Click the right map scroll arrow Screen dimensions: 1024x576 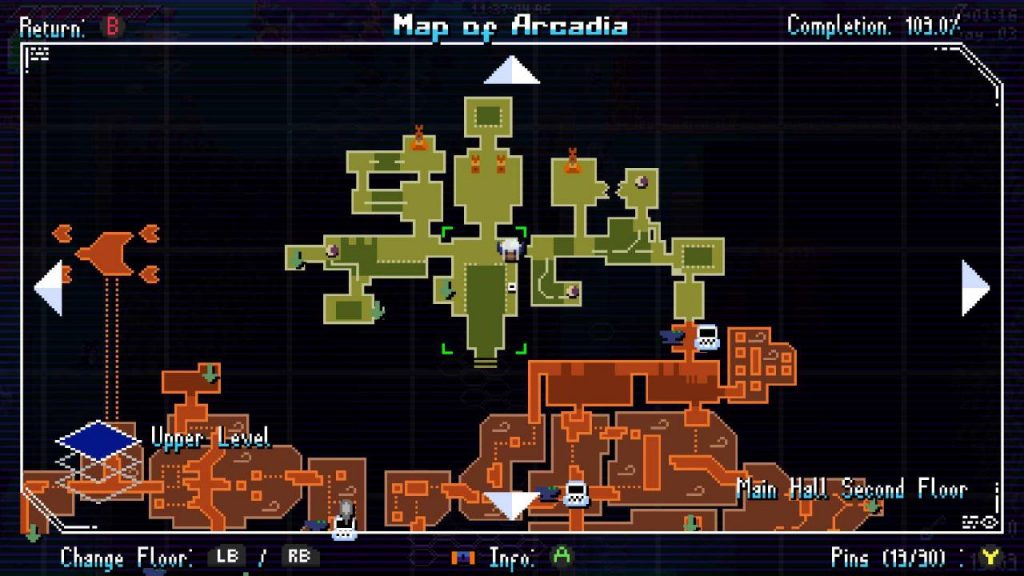(975, 288)
